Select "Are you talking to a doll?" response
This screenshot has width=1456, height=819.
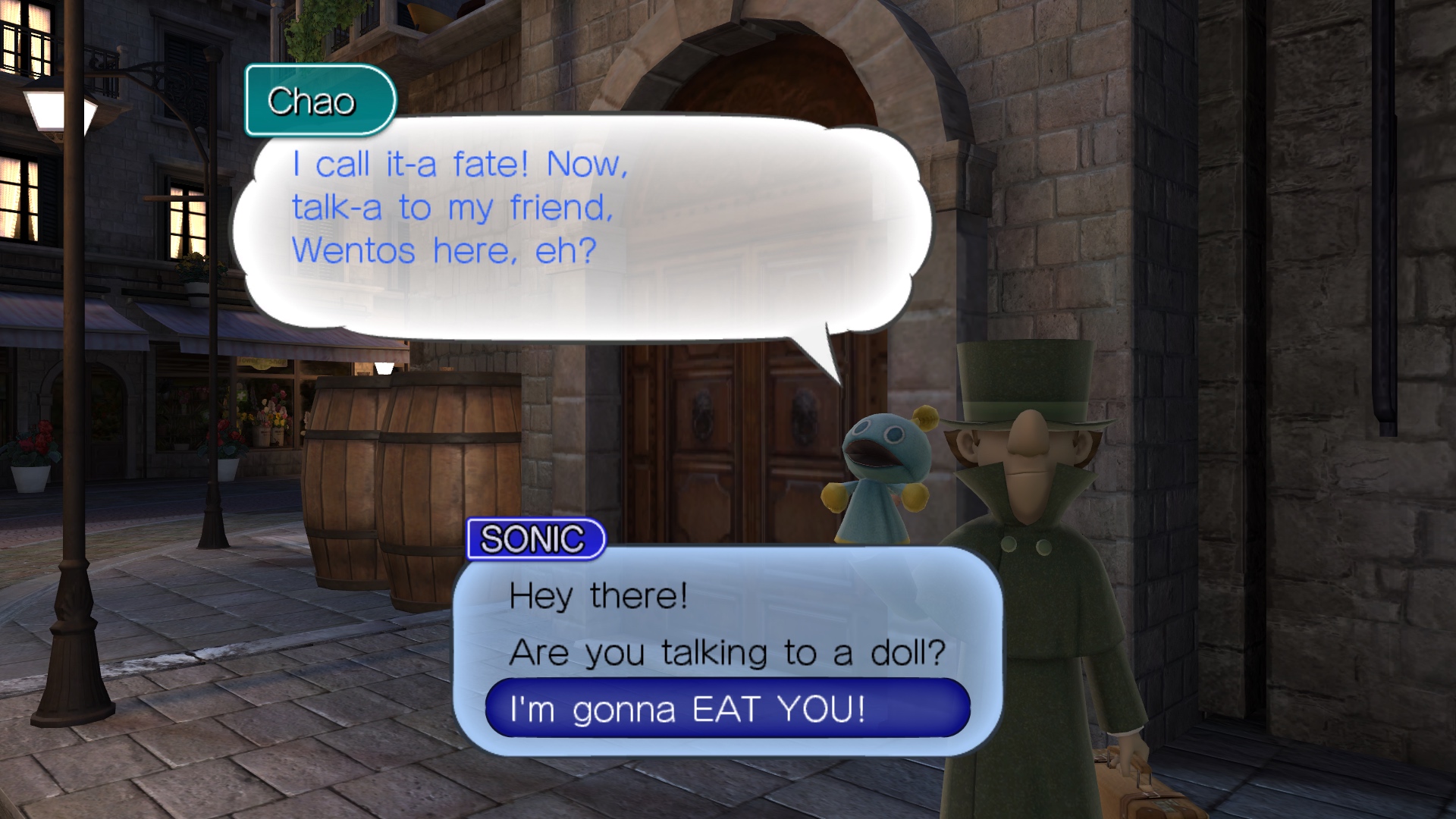pos(727,653)
